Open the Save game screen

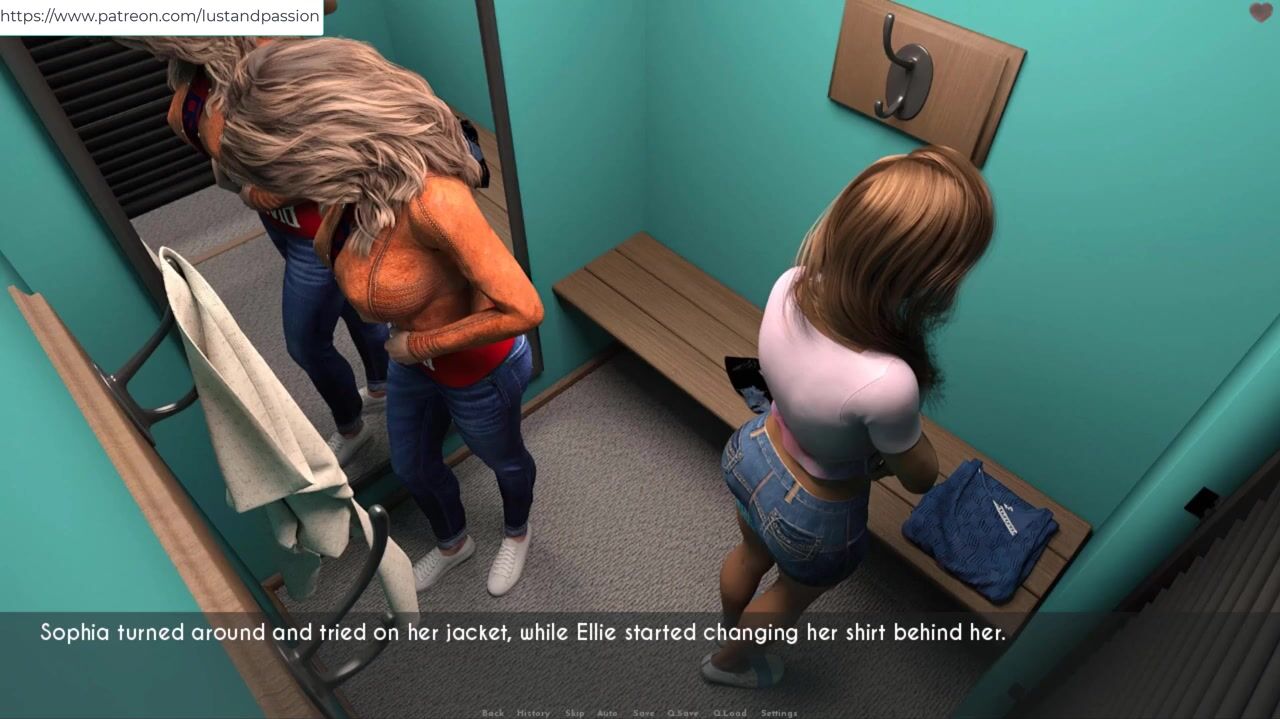click(x=644, y=713)
